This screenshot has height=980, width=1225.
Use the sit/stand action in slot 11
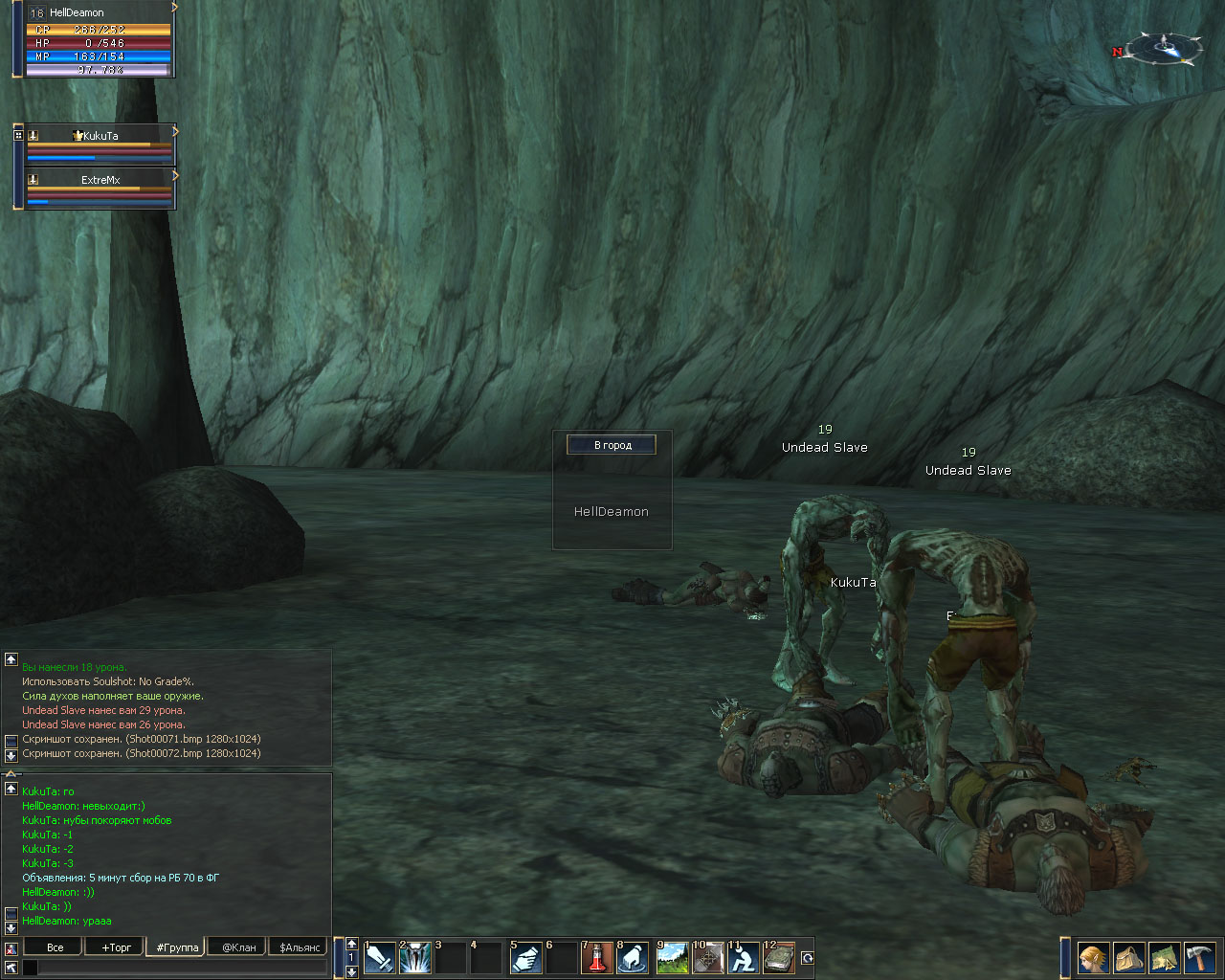(x=743, y=957)
